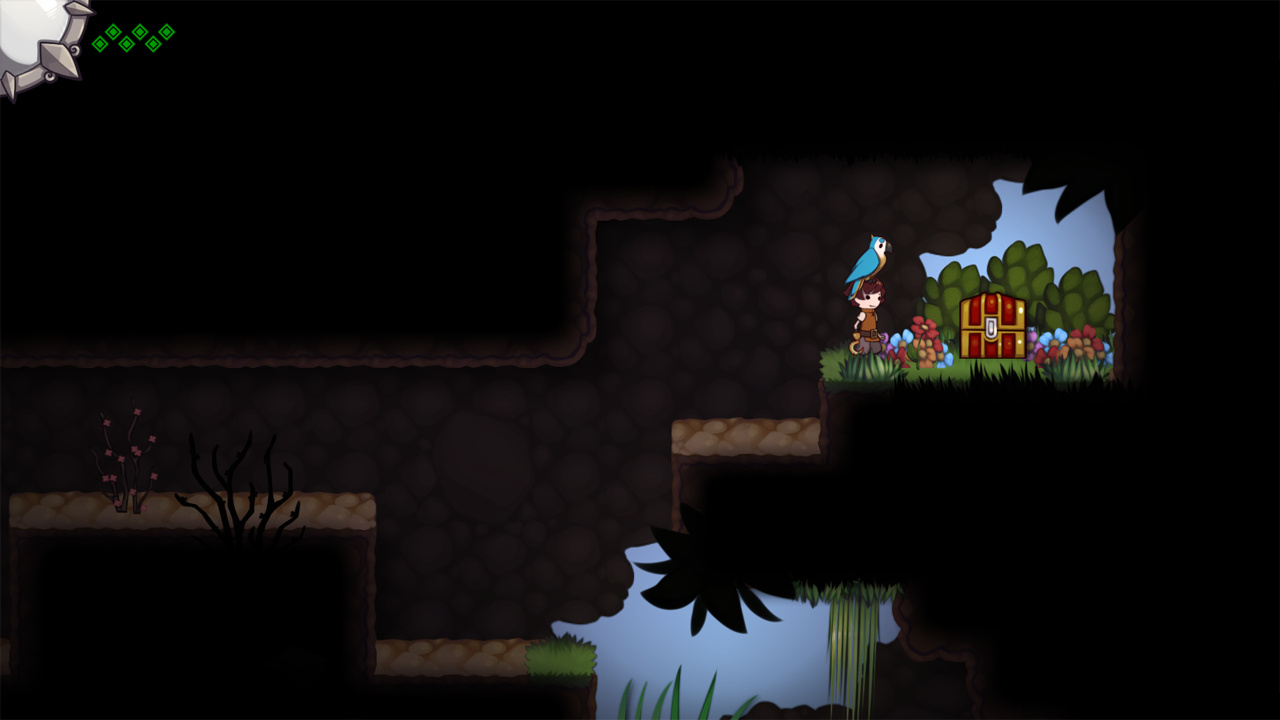
Task: Click the waterfall in the lower cave opening
Action: 850,640
